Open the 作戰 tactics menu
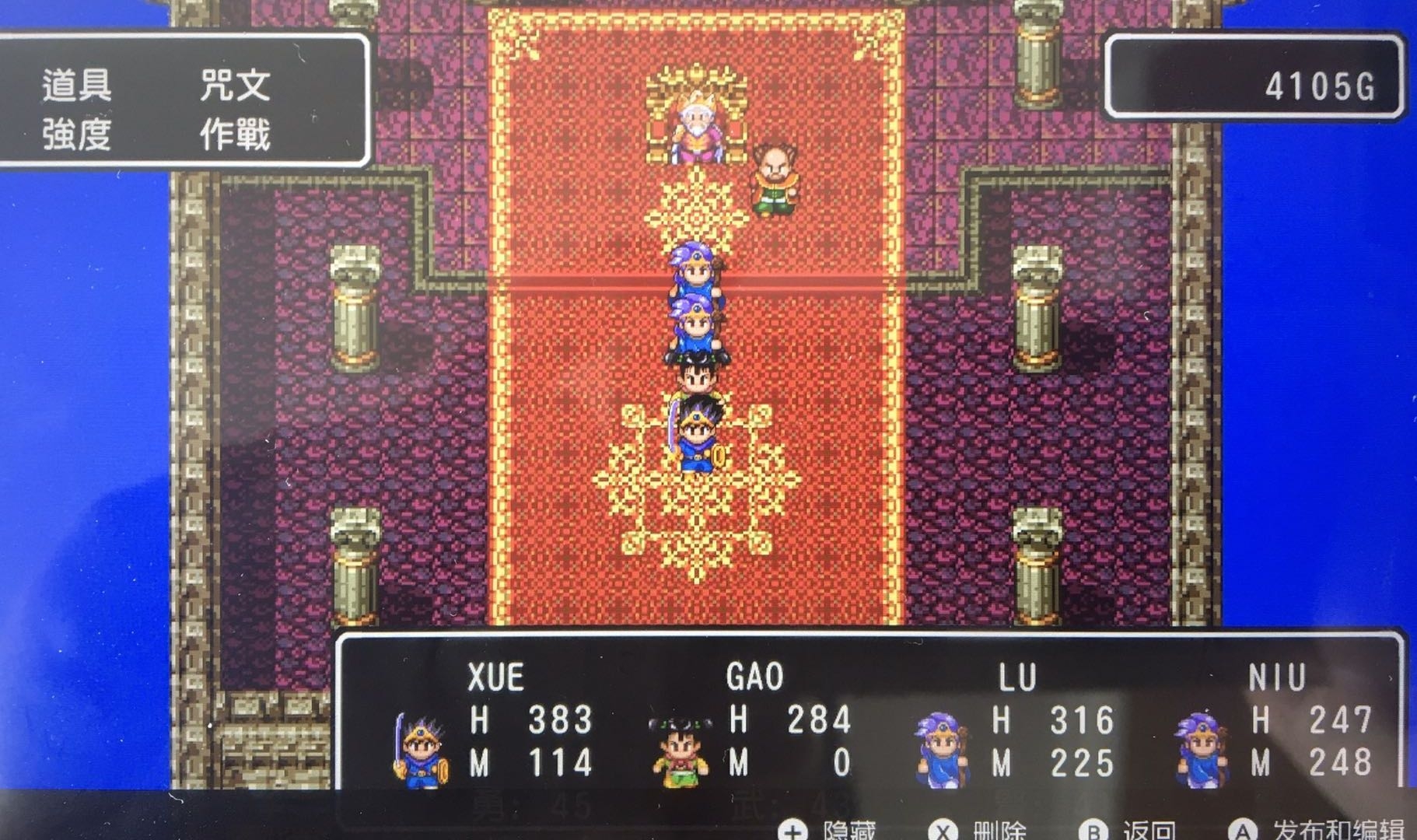The image size is (1417, 840). click(x=235, y=135)
